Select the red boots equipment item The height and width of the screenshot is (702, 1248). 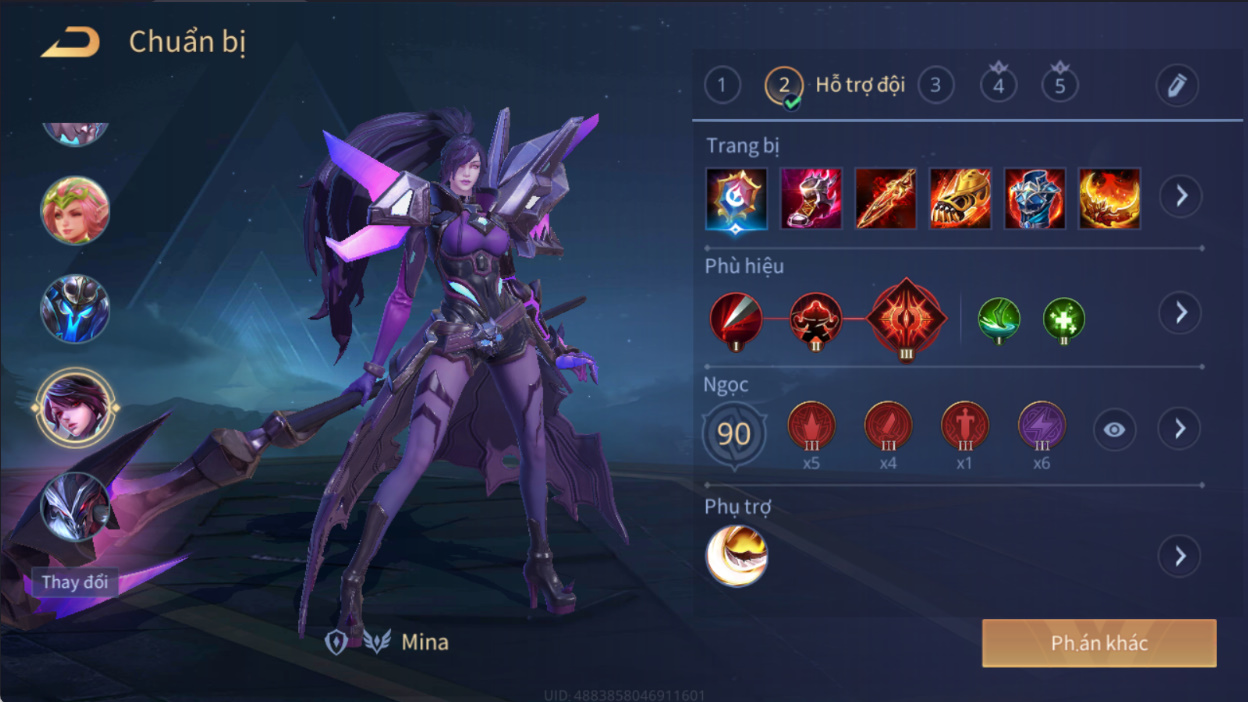[811, 198]
